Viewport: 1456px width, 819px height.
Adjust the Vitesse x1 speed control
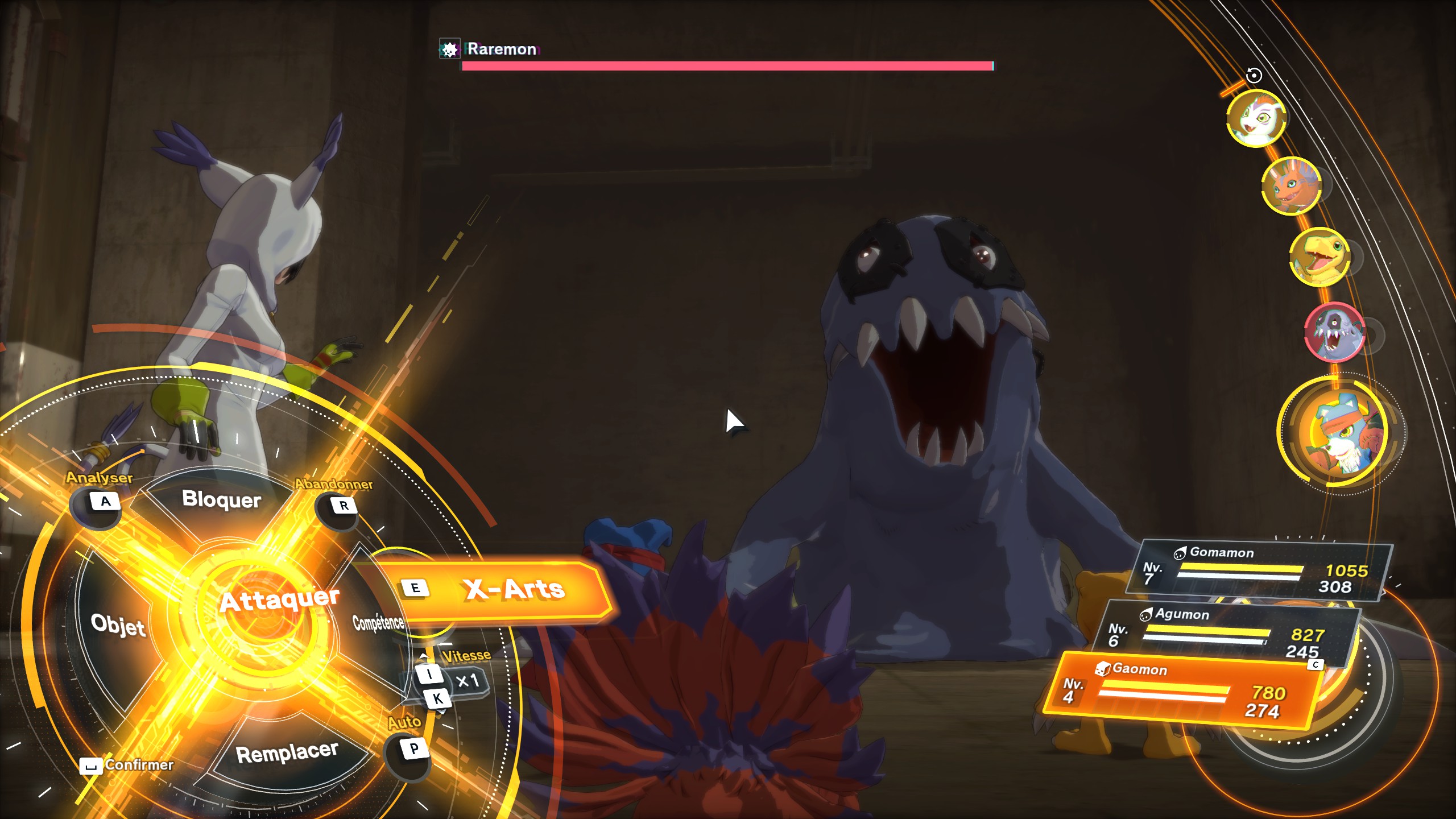468,681
